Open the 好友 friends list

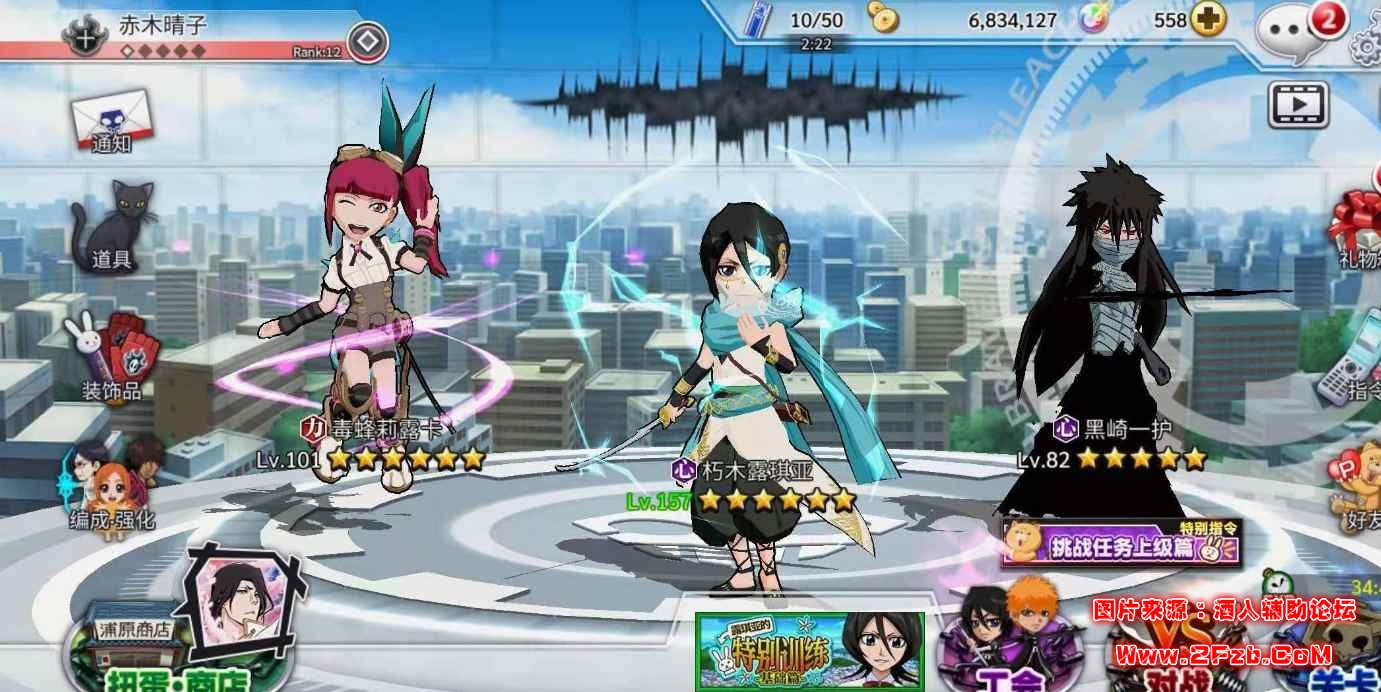pyautogui.click(x=1359, y=492)
